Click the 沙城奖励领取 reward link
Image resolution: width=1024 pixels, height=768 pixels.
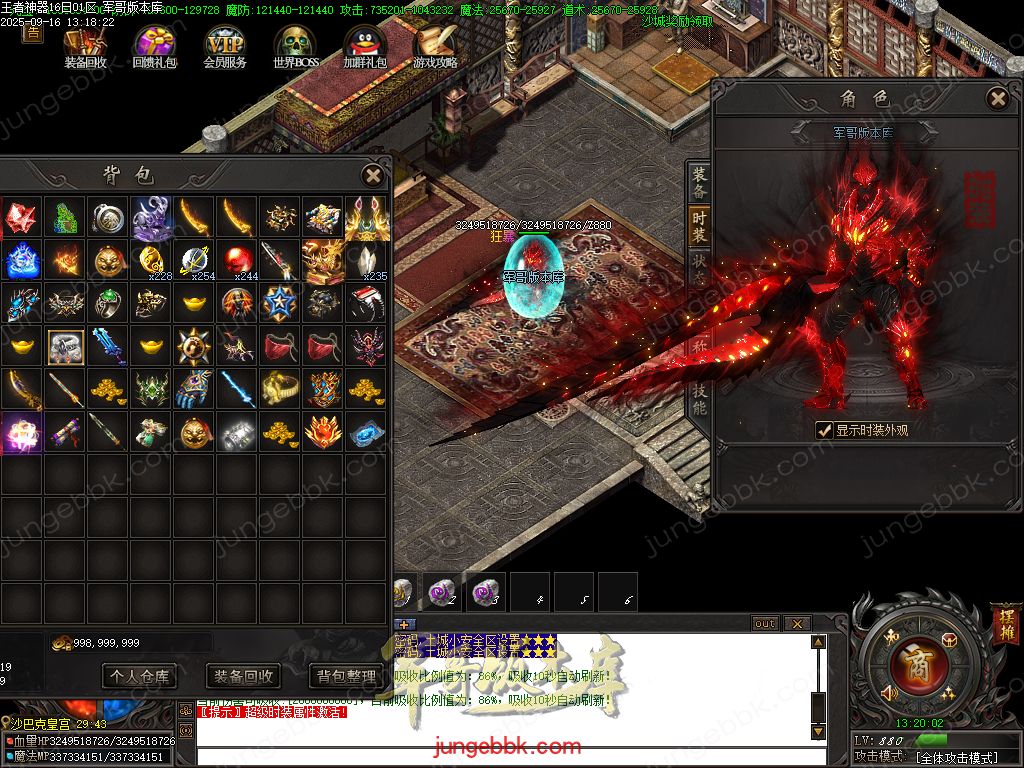click(677, 21)
